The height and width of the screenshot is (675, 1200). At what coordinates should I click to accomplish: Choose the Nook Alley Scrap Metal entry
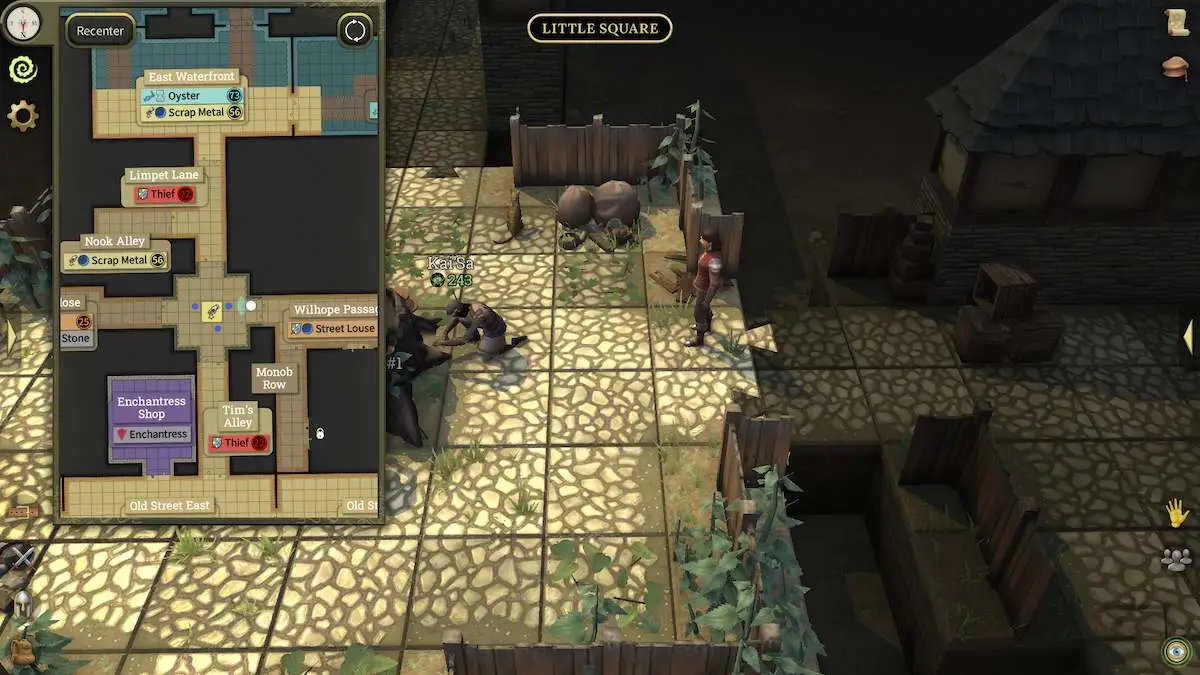coord(115,260)
